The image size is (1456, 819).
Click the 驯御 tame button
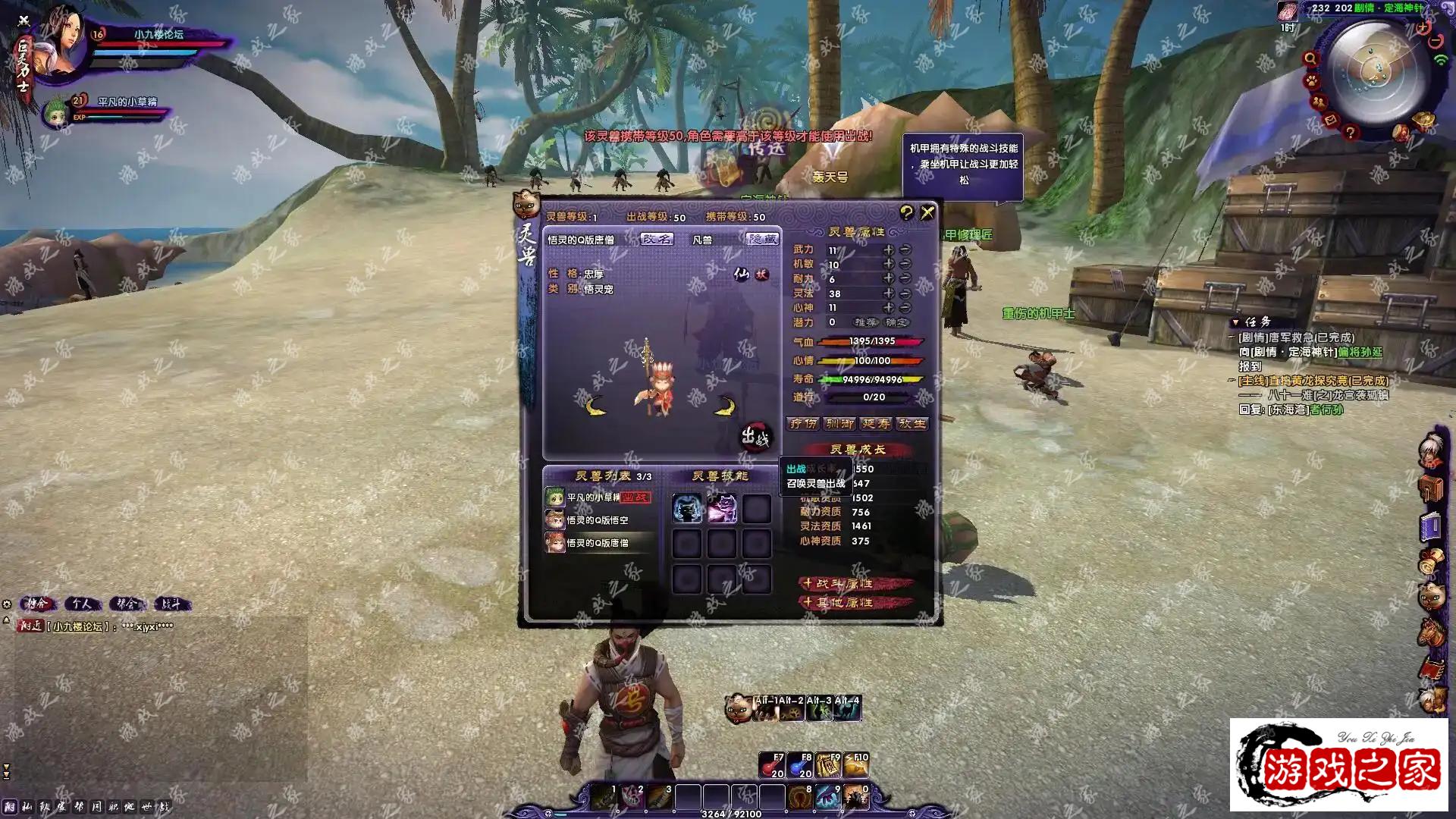click(839, 424)
